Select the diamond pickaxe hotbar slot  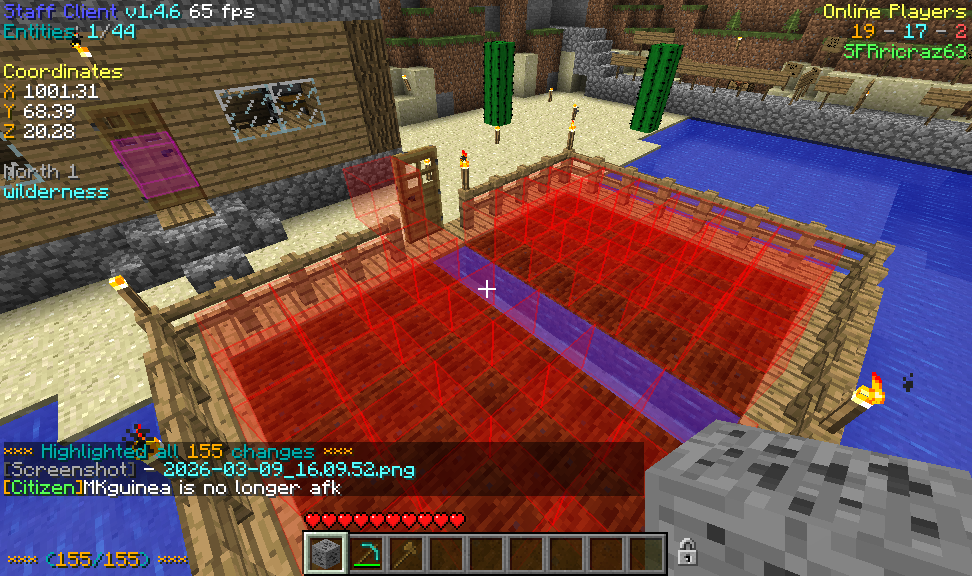[366, 553]
